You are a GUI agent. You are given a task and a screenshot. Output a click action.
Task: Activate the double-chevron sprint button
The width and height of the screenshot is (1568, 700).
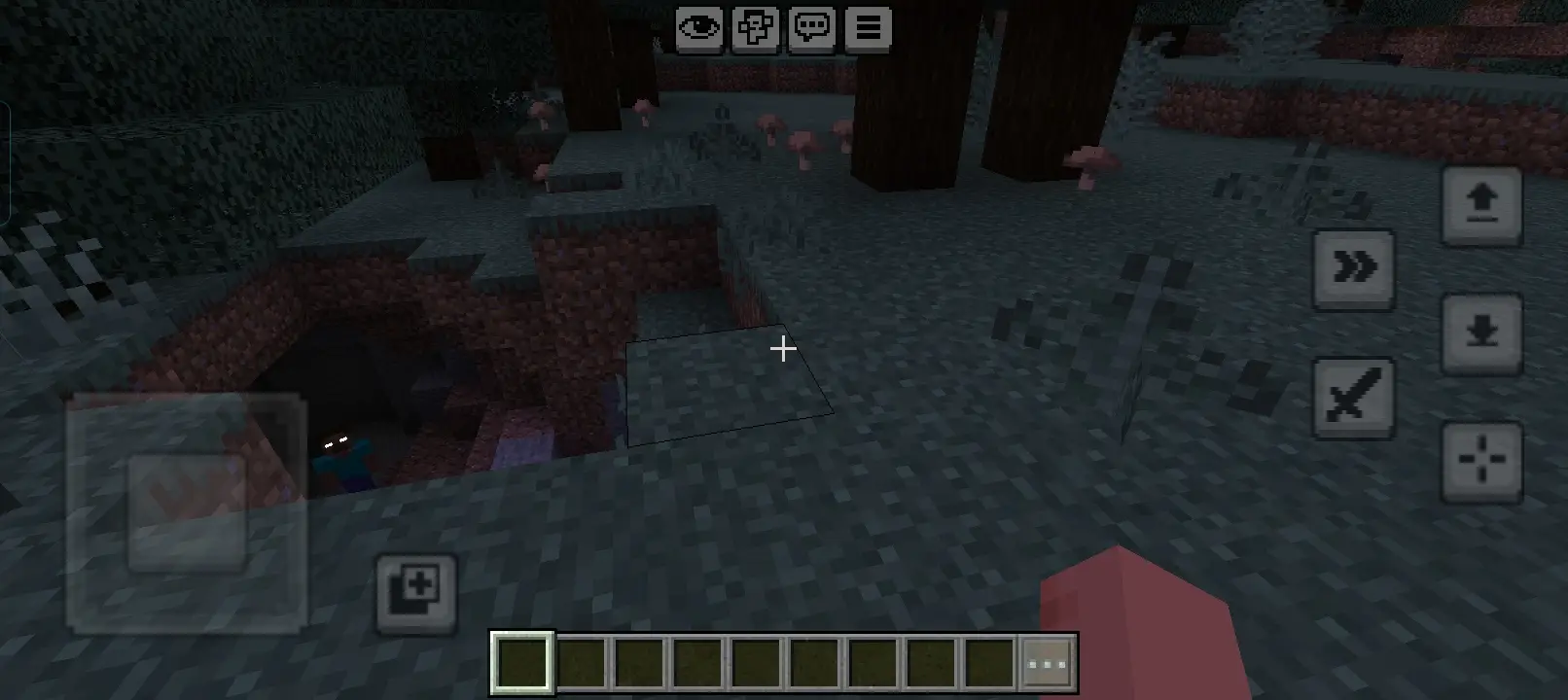click(x=1353, y=268)
